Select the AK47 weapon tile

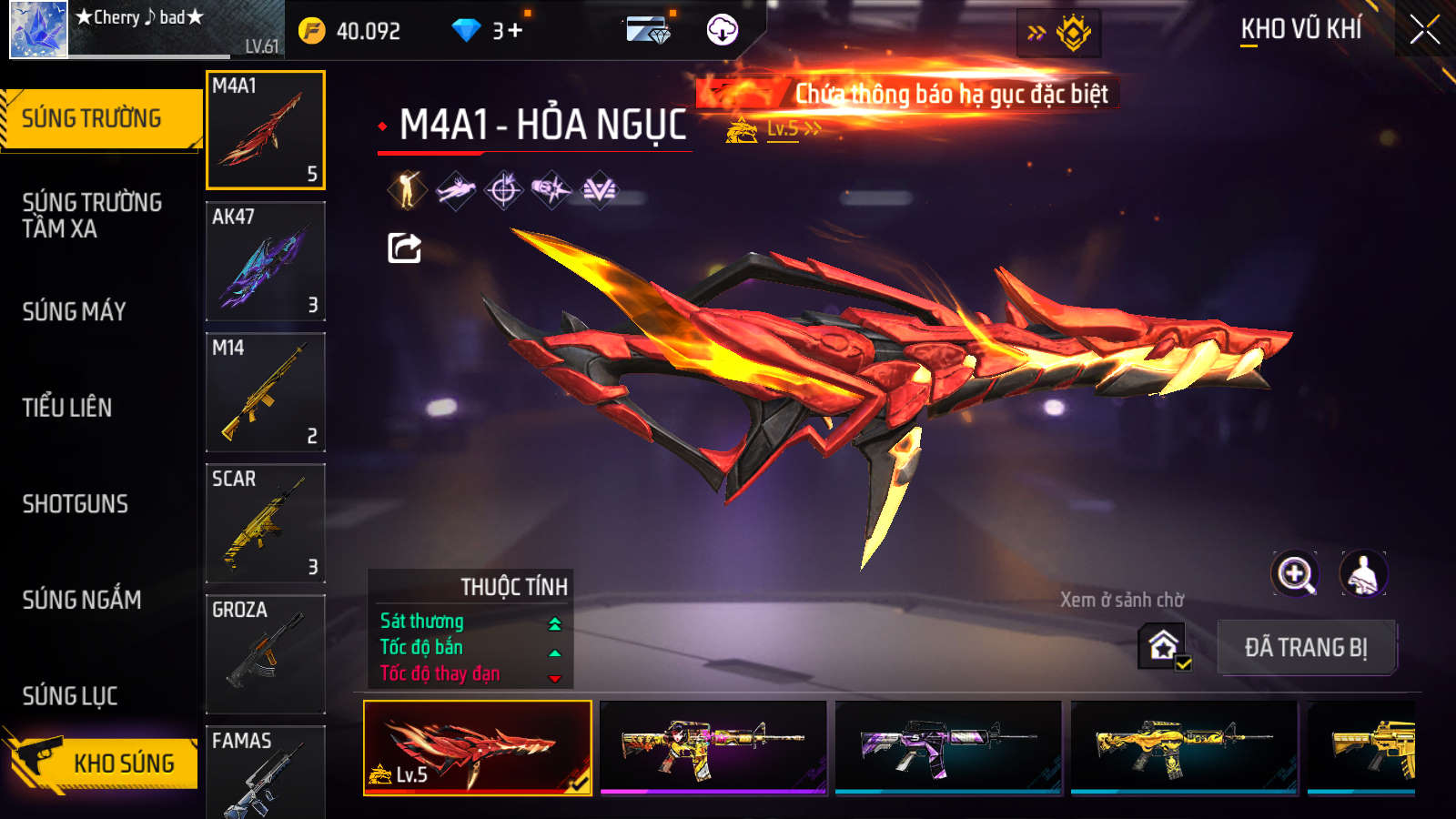coord(265,261)
